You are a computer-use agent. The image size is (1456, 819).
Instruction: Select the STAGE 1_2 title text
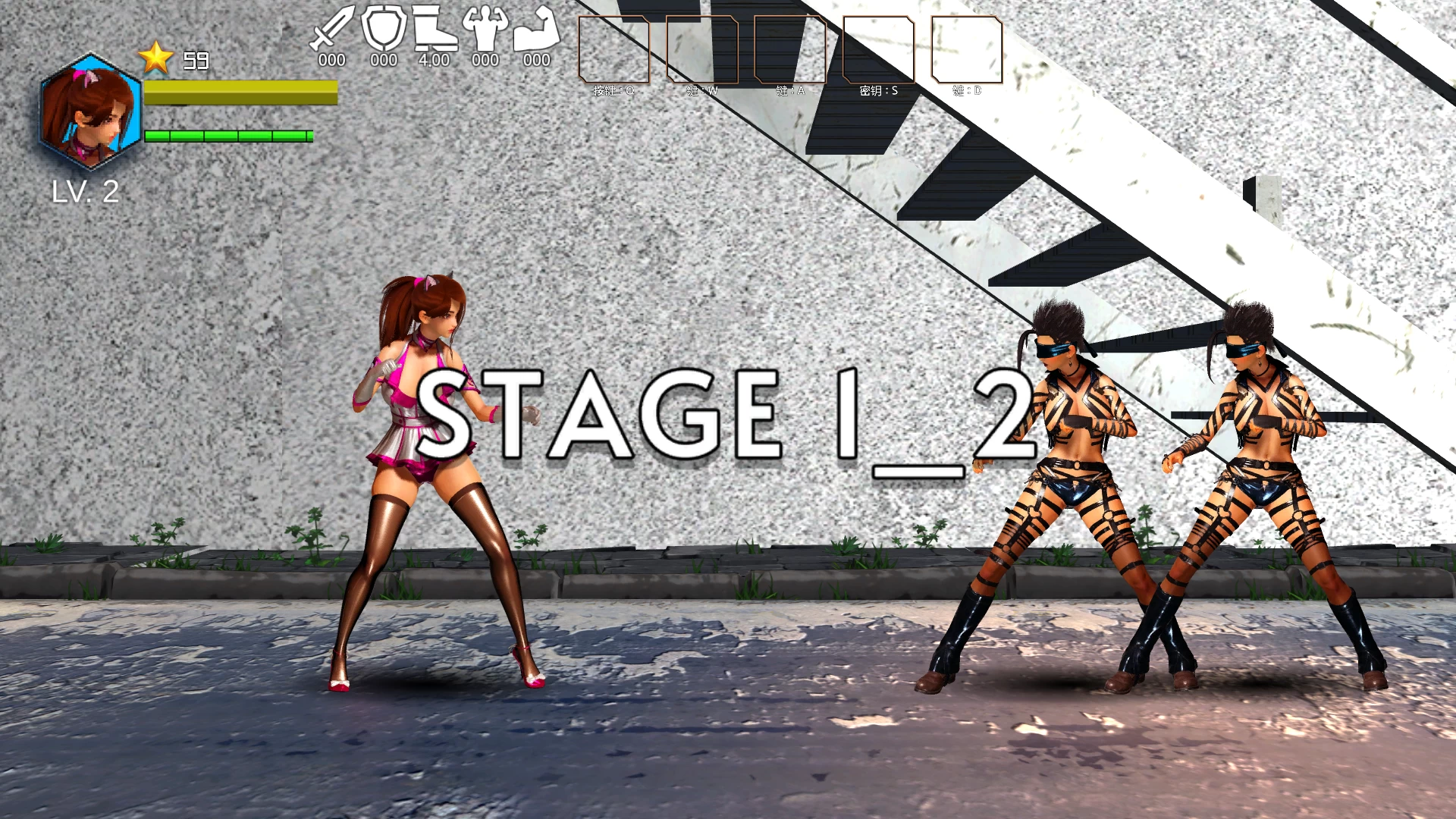click(x=728, y=417)
